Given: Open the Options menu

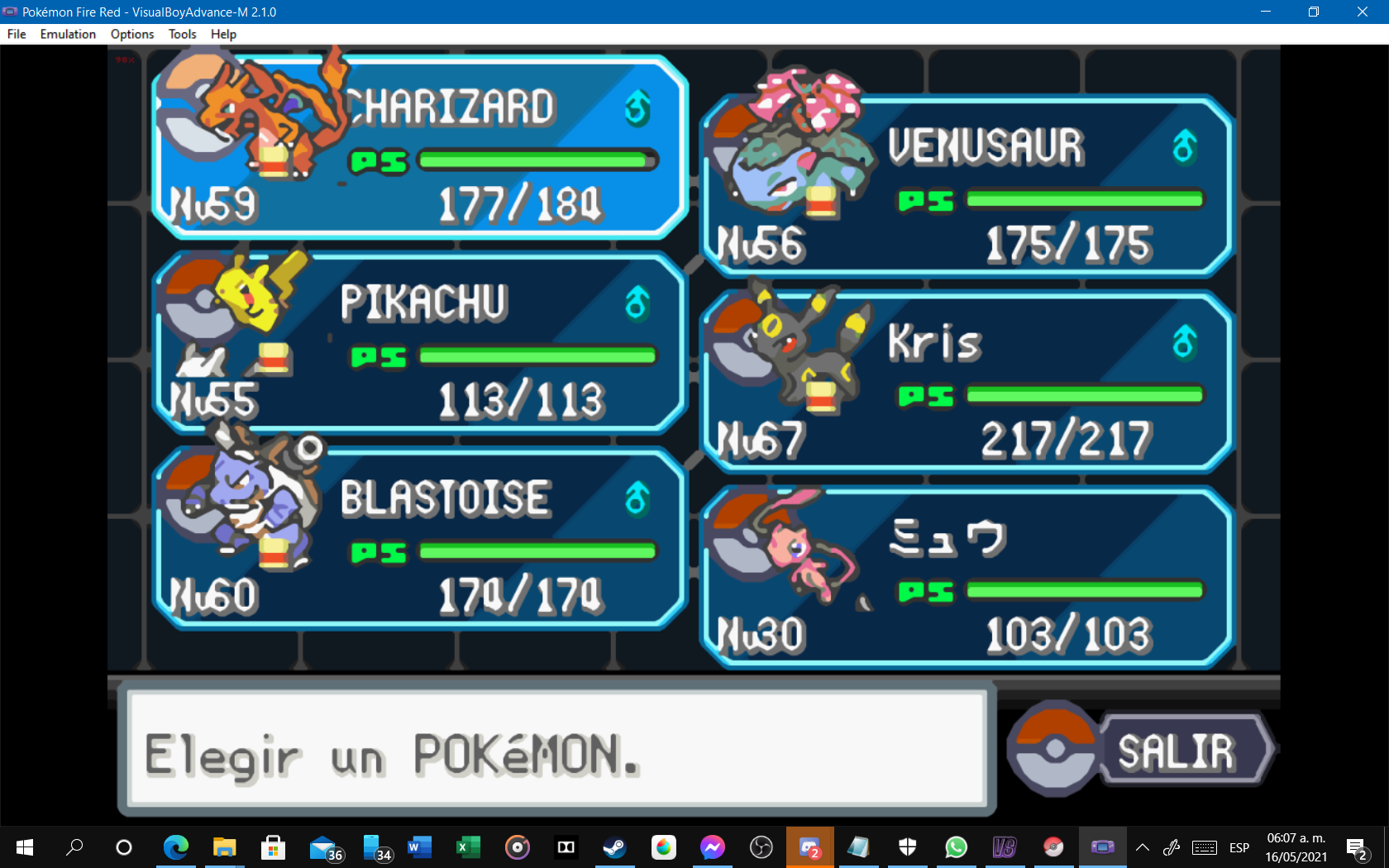Looking at the screenshot, I should click(132, 34).
